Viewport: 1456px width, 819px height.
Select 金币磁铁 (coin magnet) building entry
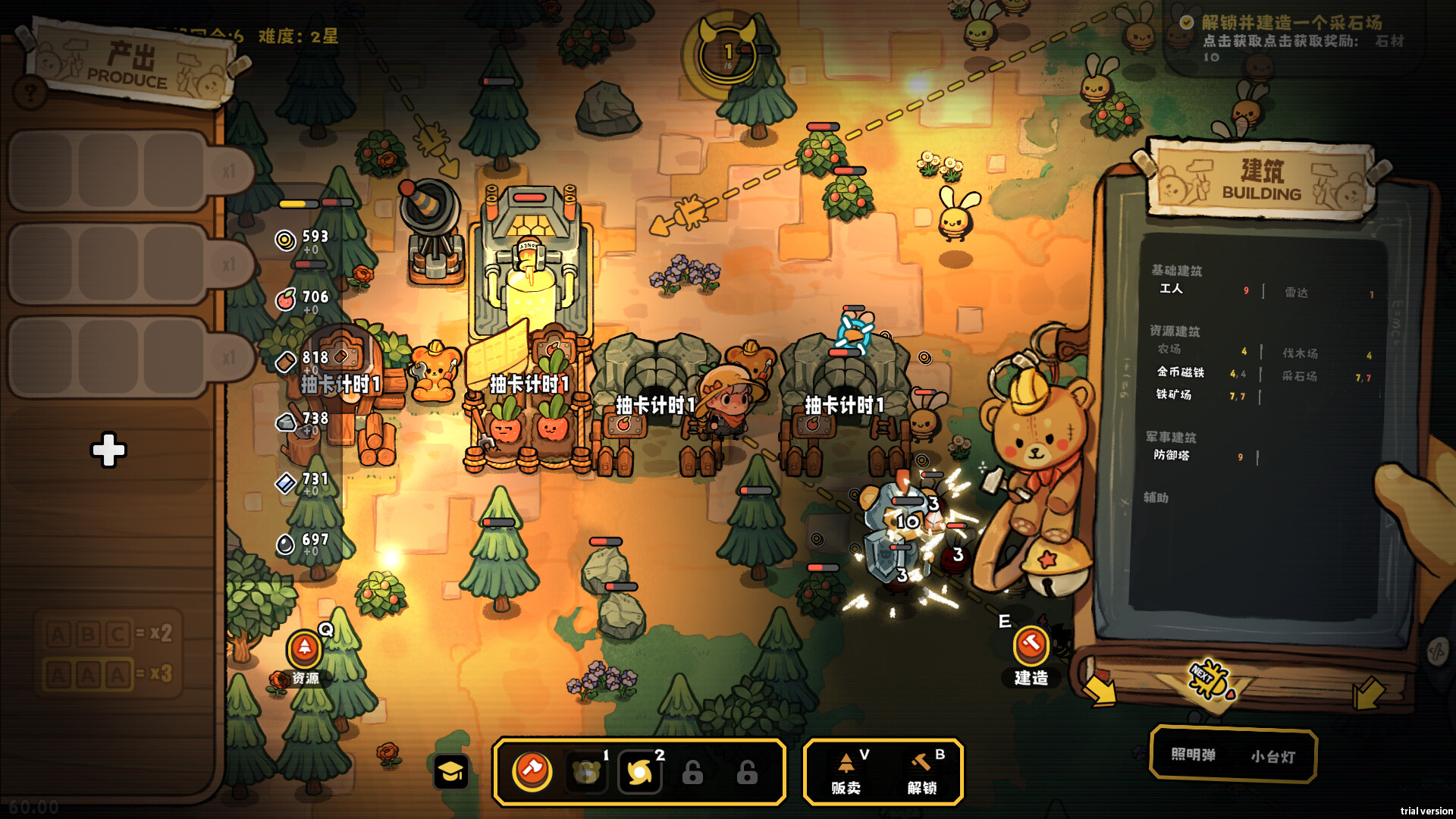(x=1180, y=372)
